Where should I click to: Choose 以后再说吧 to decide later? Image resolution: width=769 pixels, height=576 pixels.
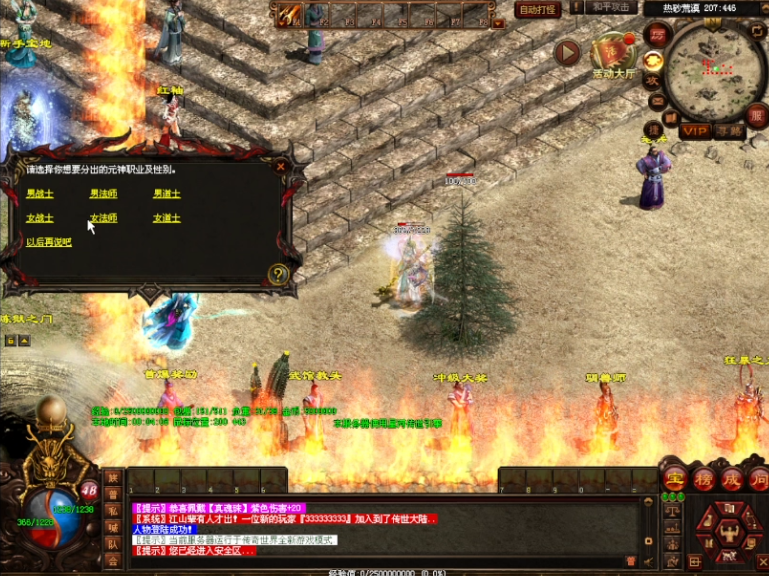pyautogui.click(x=49, y=243)
